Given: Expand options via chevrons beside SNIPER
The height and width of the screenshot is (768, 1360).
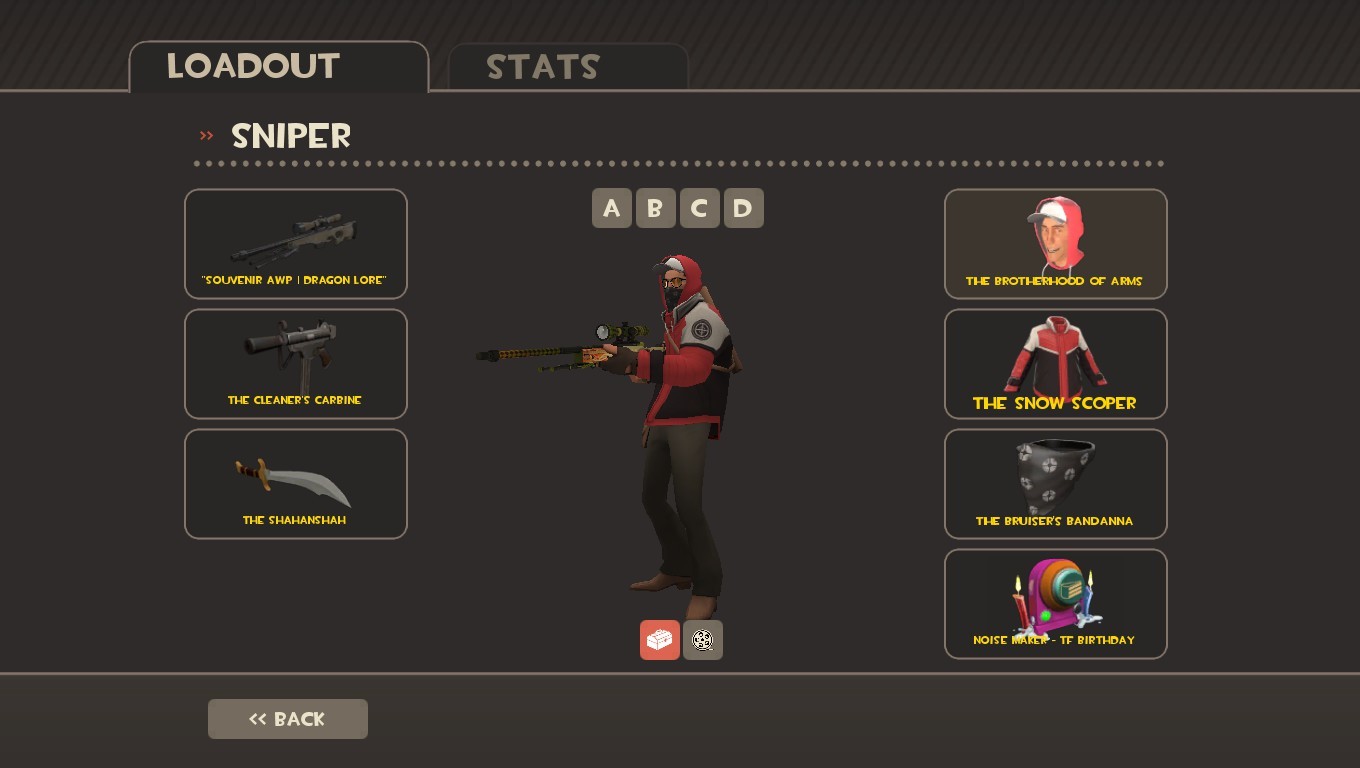Looking at the screenshot, I should click(207, 136).
